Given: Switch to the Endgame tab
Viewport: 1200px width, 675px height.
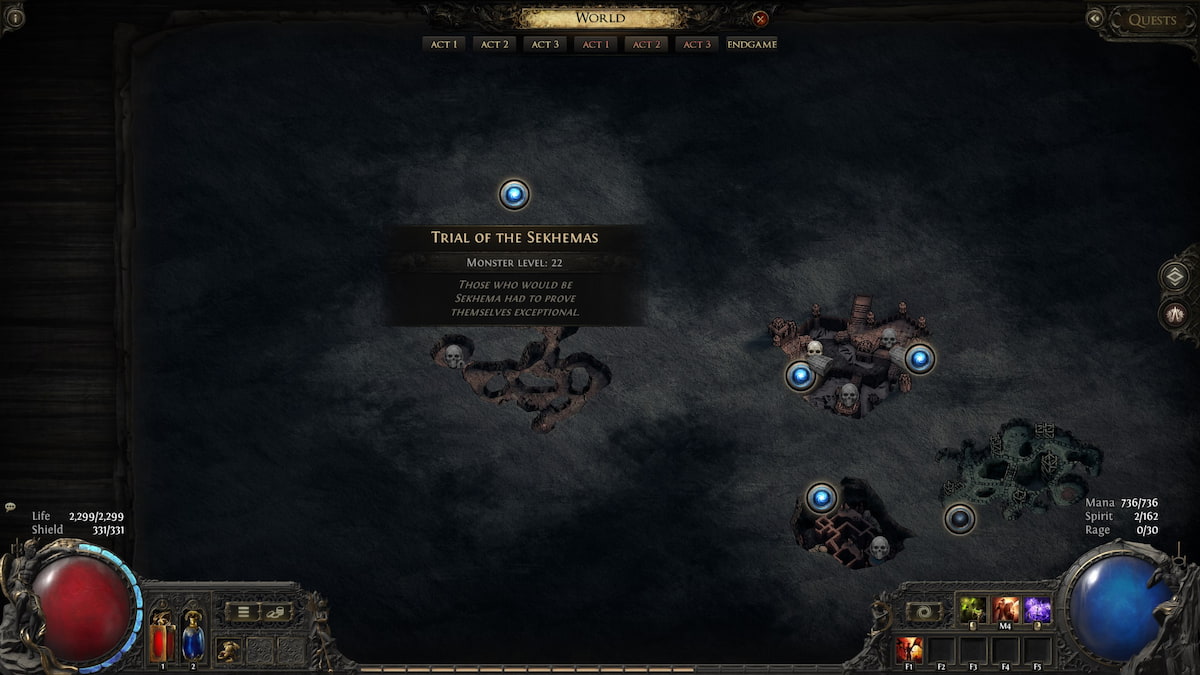Looking at the screenshot, I should [x=752, y=44].
